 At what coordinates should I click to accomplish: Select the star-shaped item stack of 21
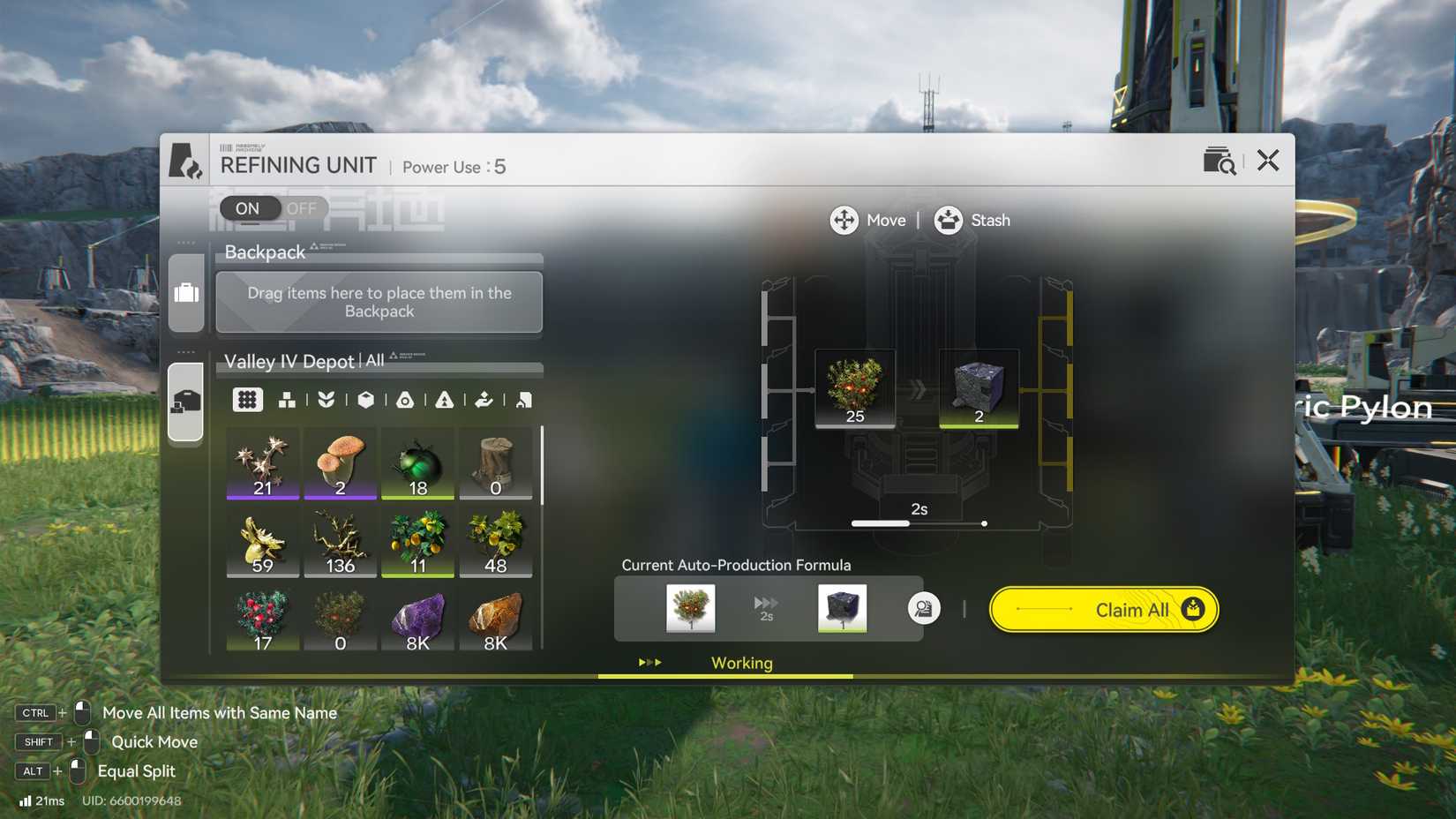pos(263,463)
